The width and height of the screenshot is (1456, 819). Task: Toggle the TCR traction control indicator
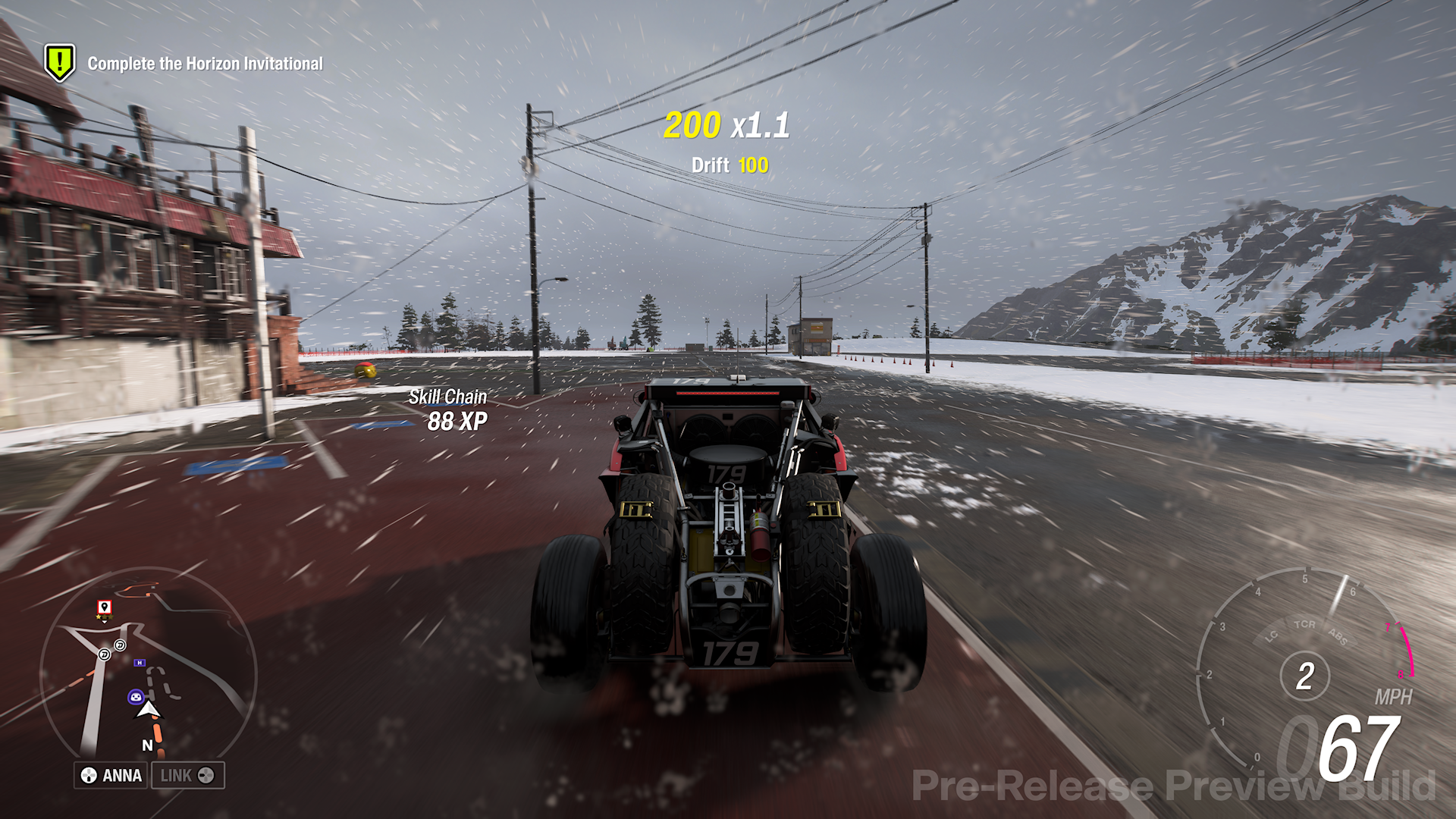(x=1305, y=625)
